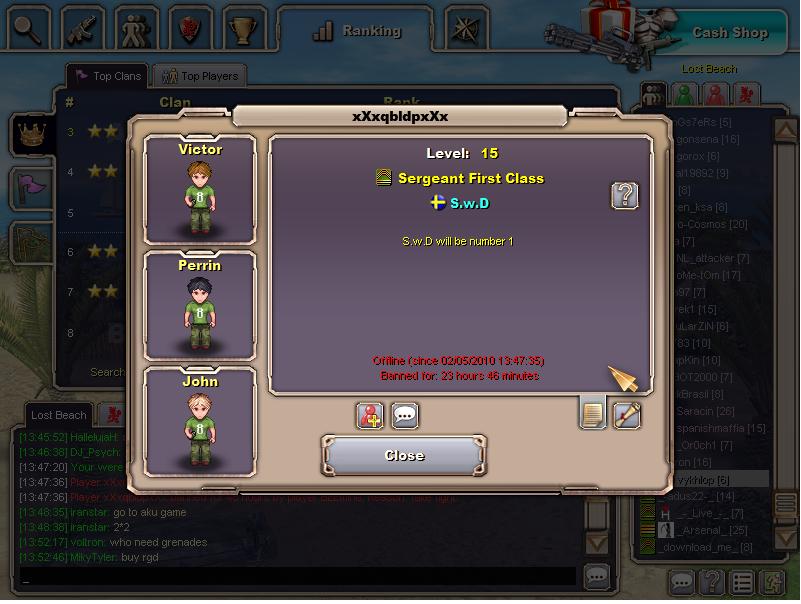The height and width of the screenshot is (604, 801).
Task: Switch to the Top Clans tab
Action: pyautogui.click(x=107, y=76)
